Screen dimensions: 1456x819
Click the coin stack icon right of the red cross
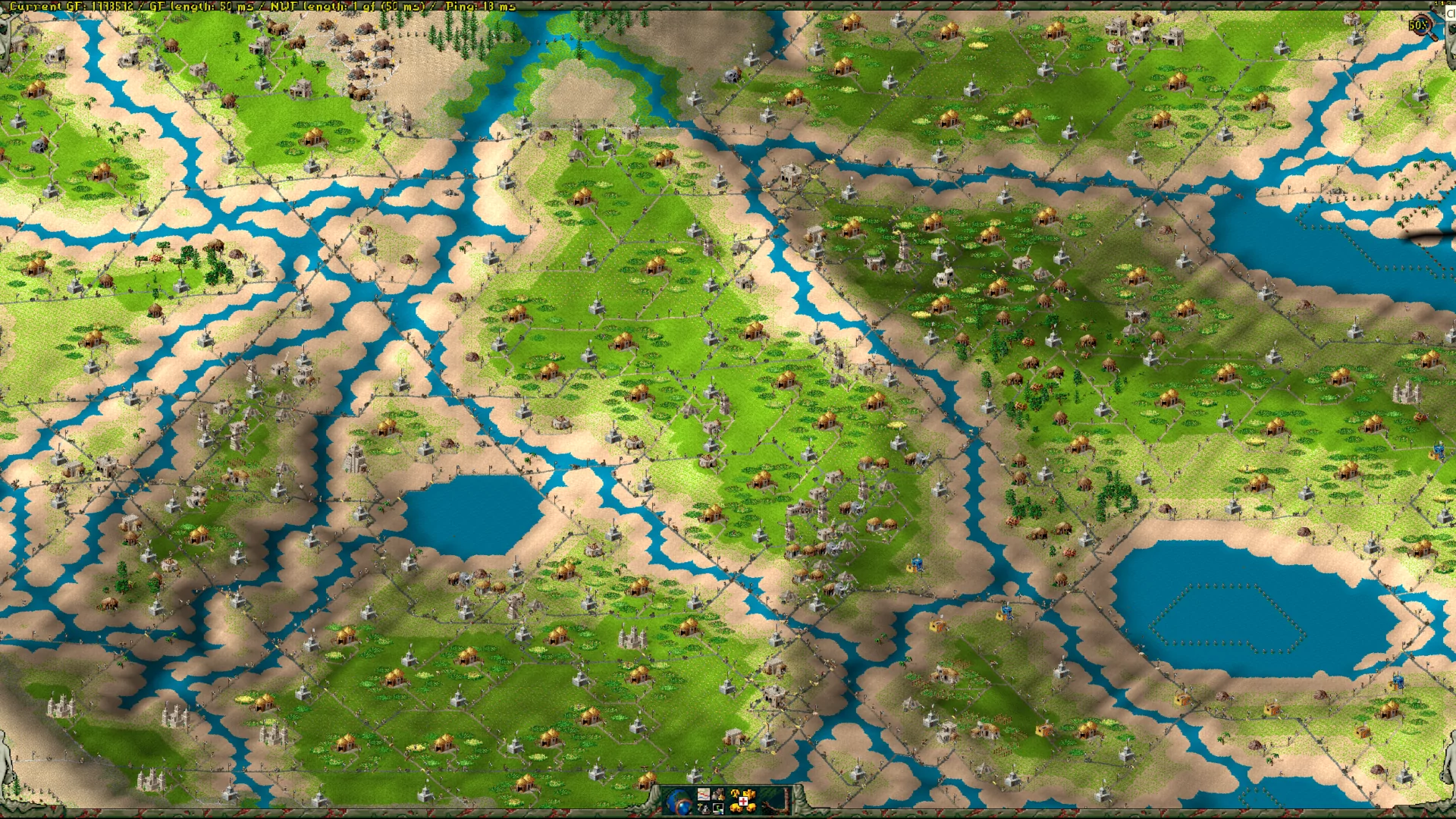coord(751,810)
